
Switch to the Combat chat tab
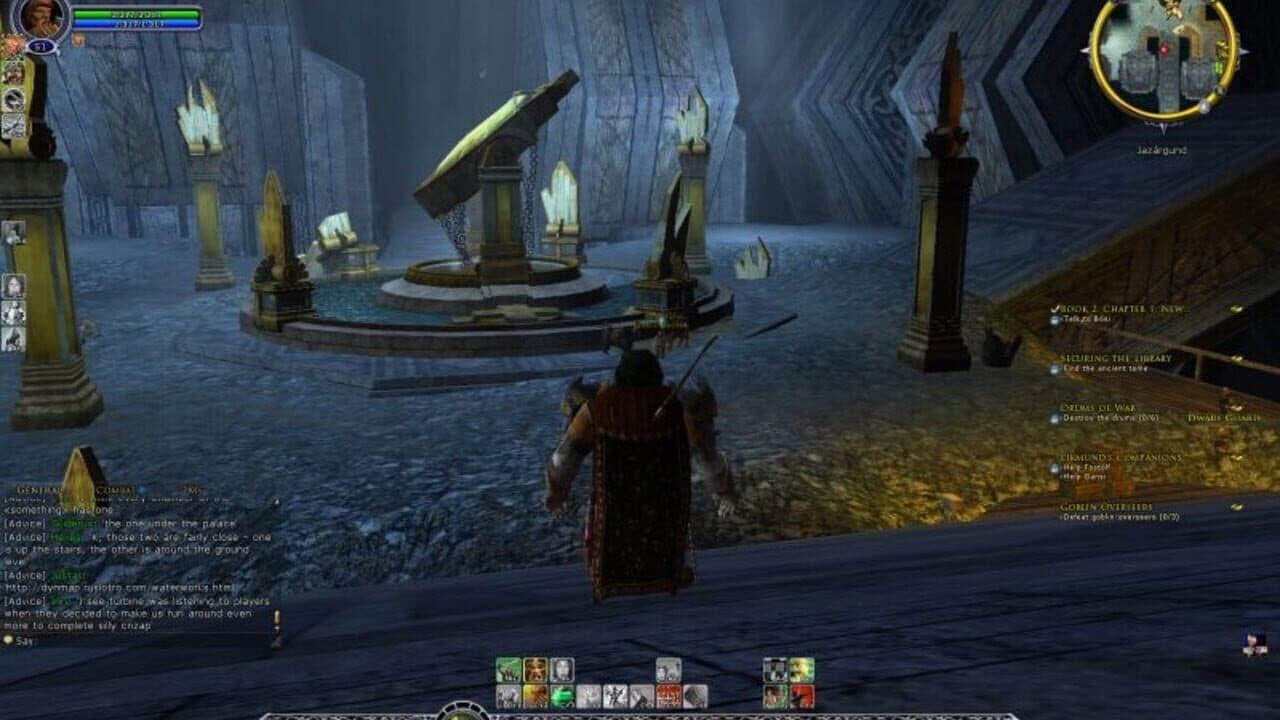112,489
